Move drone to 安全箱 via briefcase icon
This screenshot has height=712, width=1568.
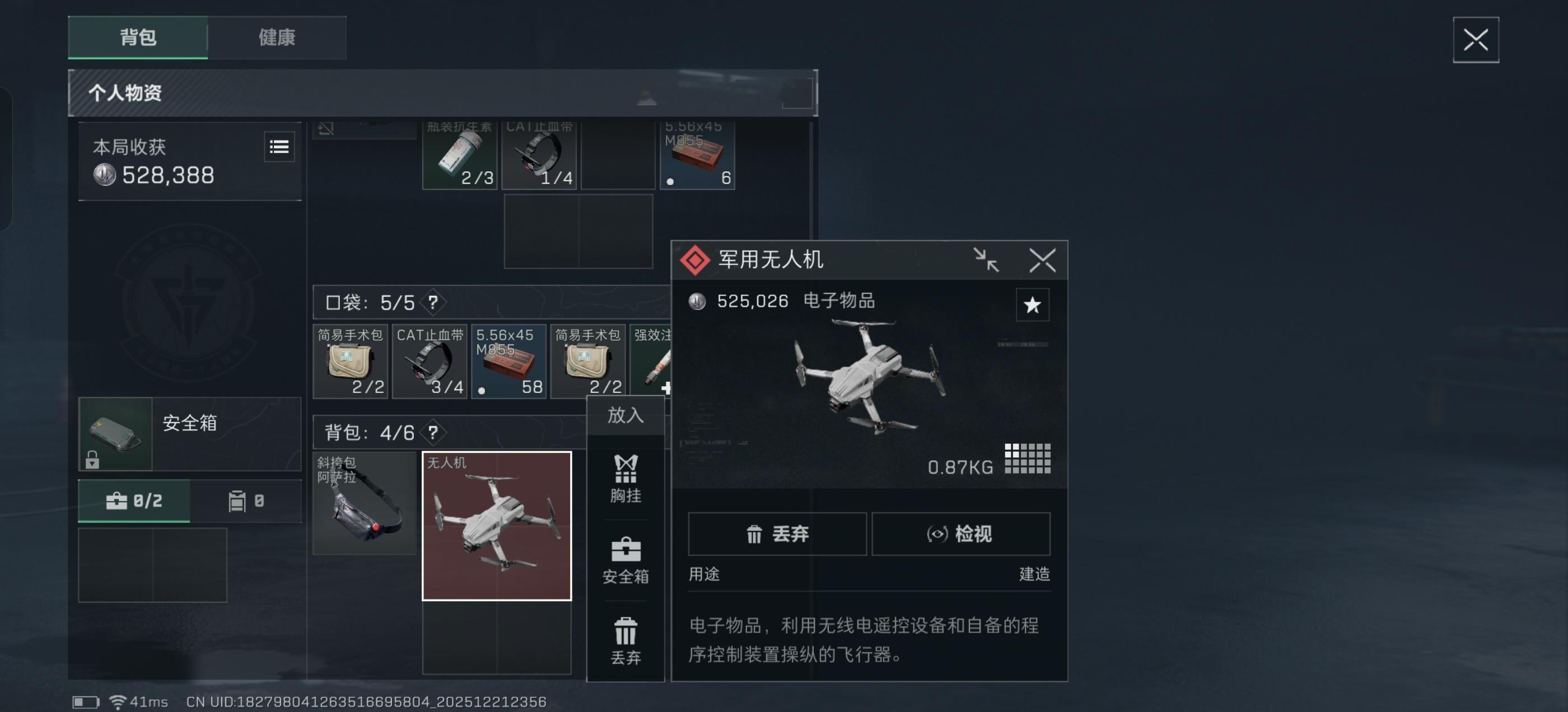coord(625,560)
